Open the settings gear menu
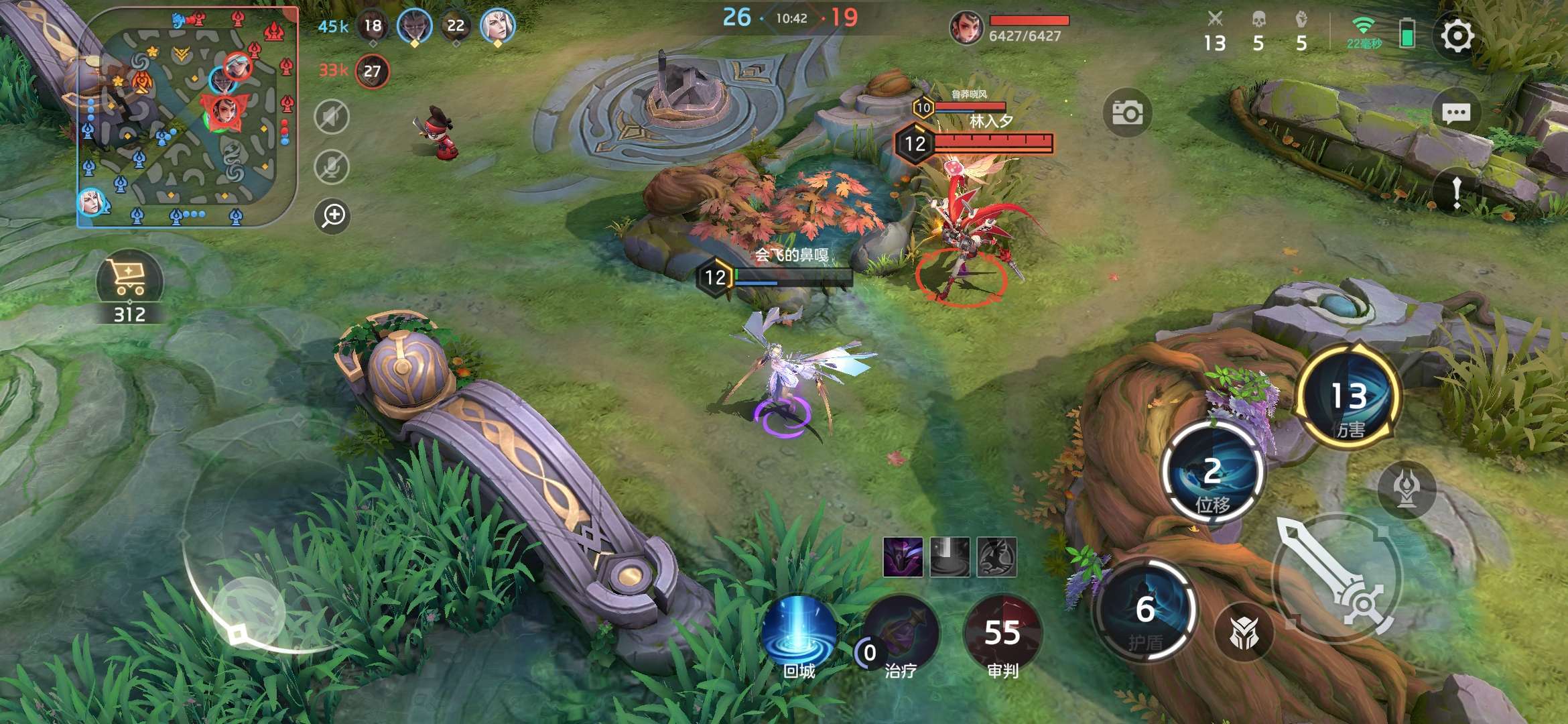The image size is (1568, 724). click(x=1457, y=36)
